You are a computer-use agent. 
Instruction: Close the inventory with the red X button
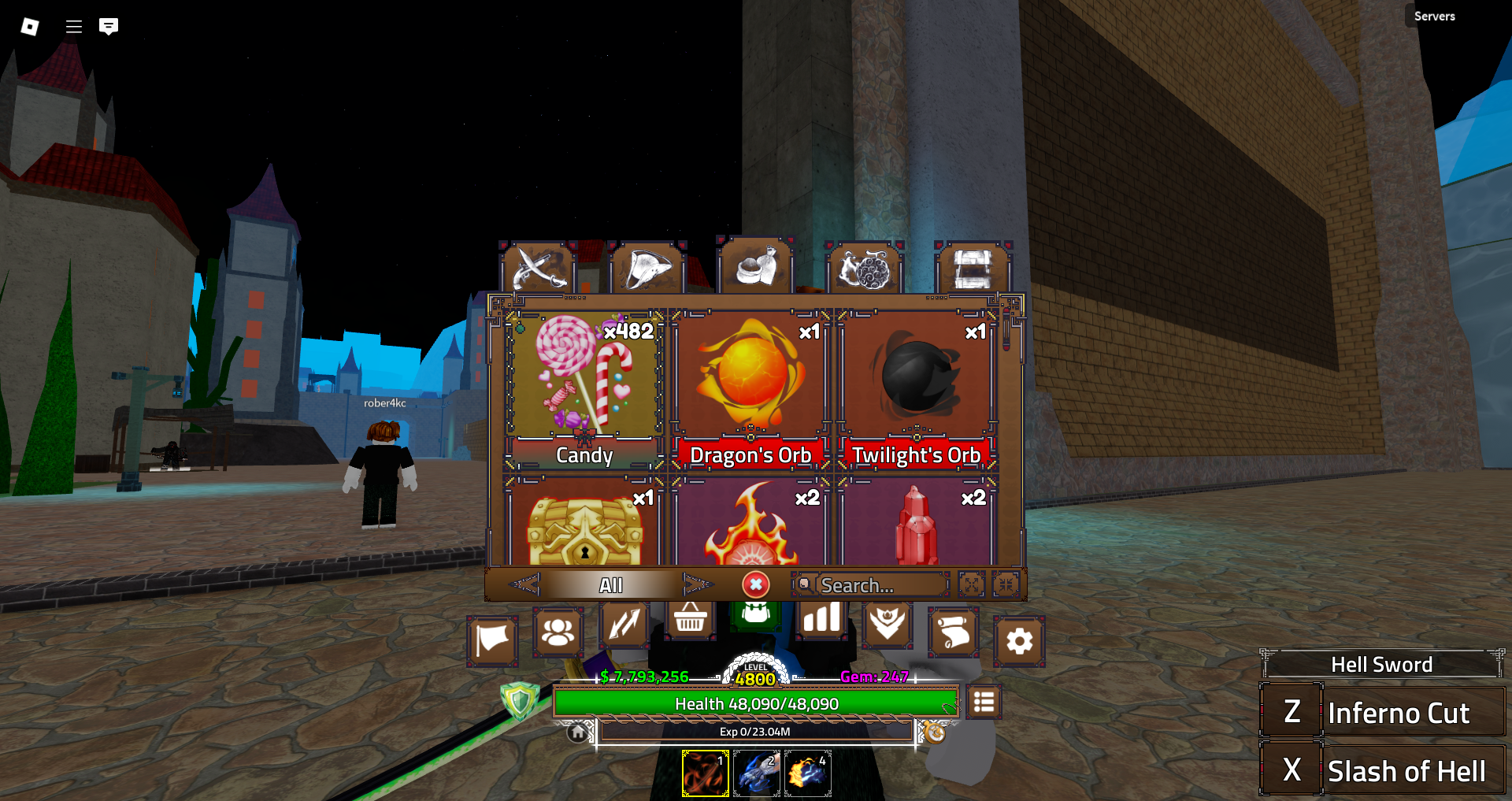coord(755,584)
